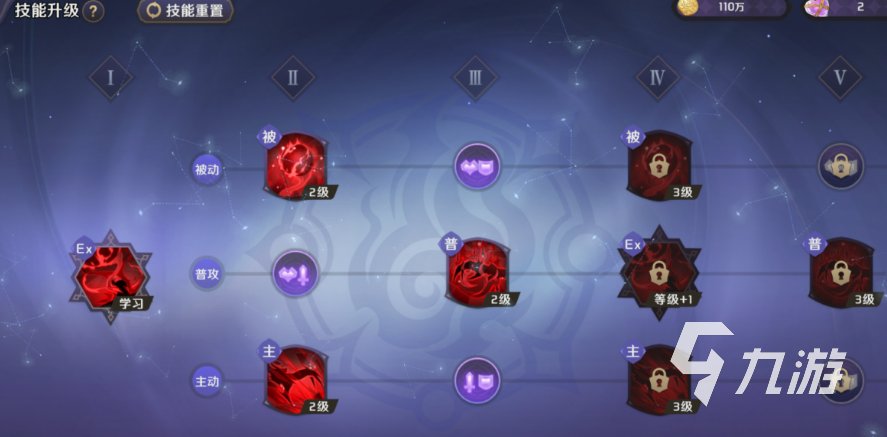
Task: Select the purple node on the passive row
Action: (x=478, y=166)
